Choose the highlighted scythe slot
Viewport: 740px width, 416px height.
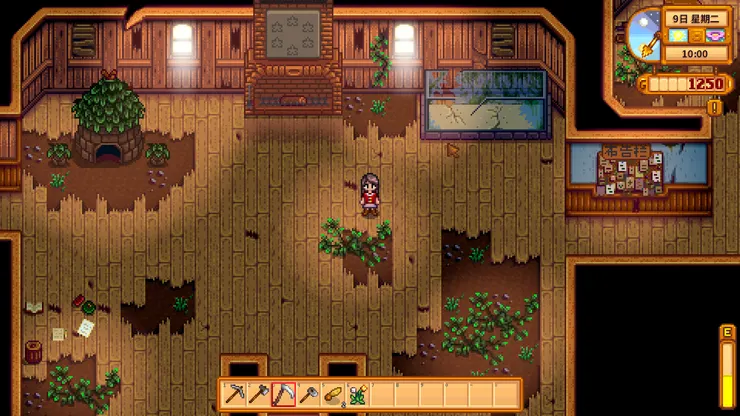(284, 395)
